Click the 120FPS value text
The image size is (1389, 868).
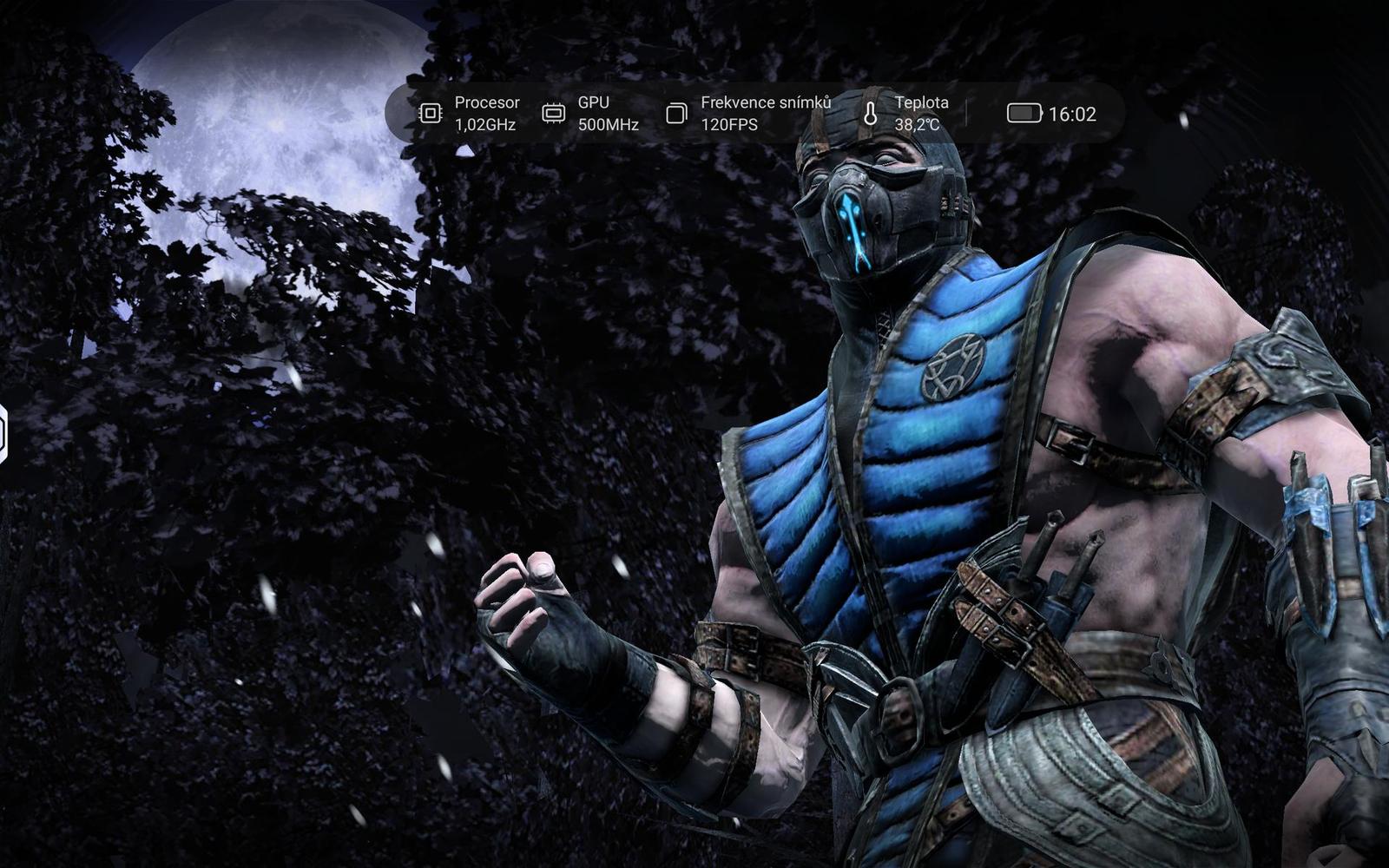729,122
